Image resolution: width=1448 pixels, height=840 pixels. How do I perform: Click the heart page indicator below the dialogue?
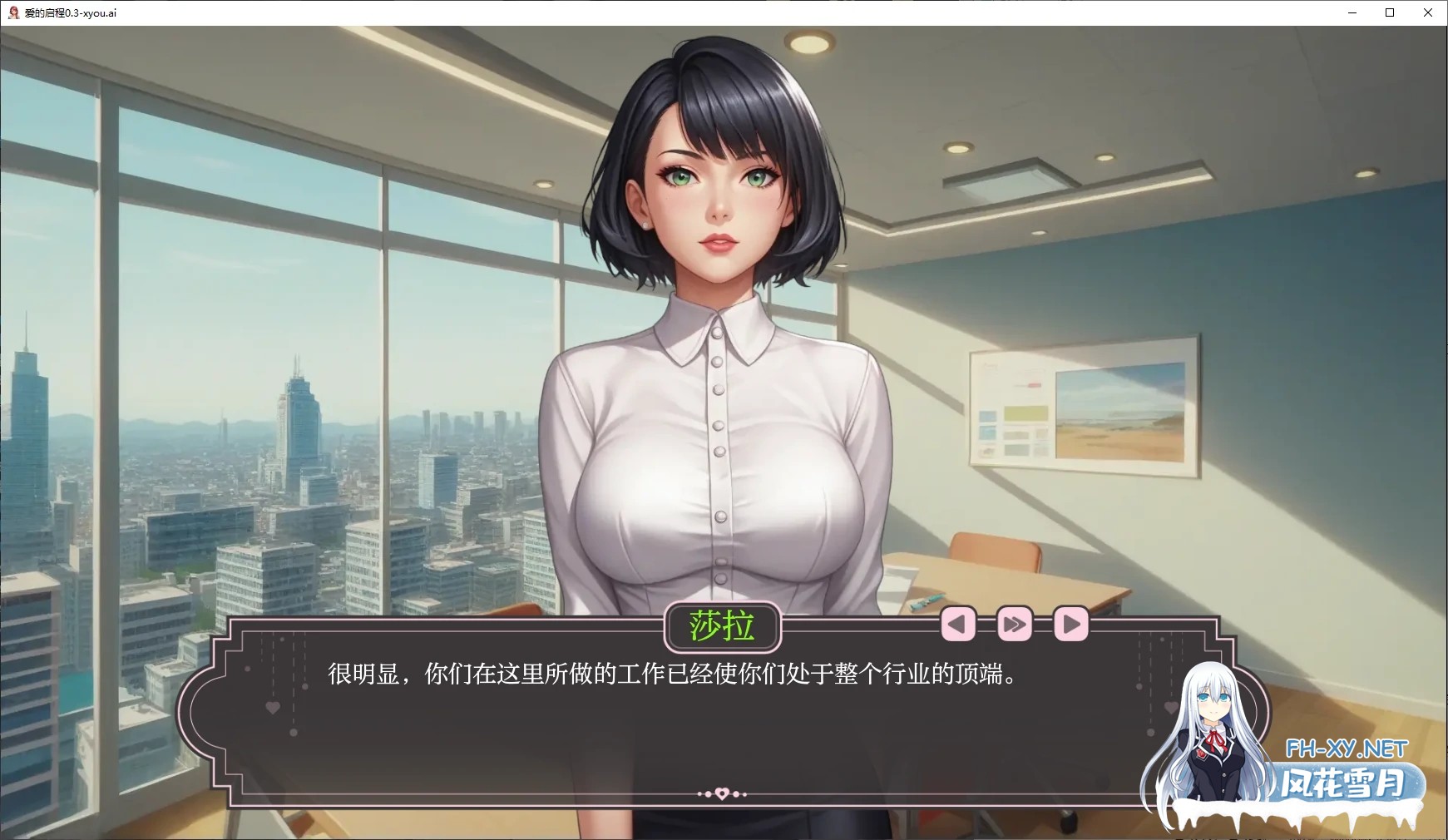pyautogui.click(x=724, y=793)
